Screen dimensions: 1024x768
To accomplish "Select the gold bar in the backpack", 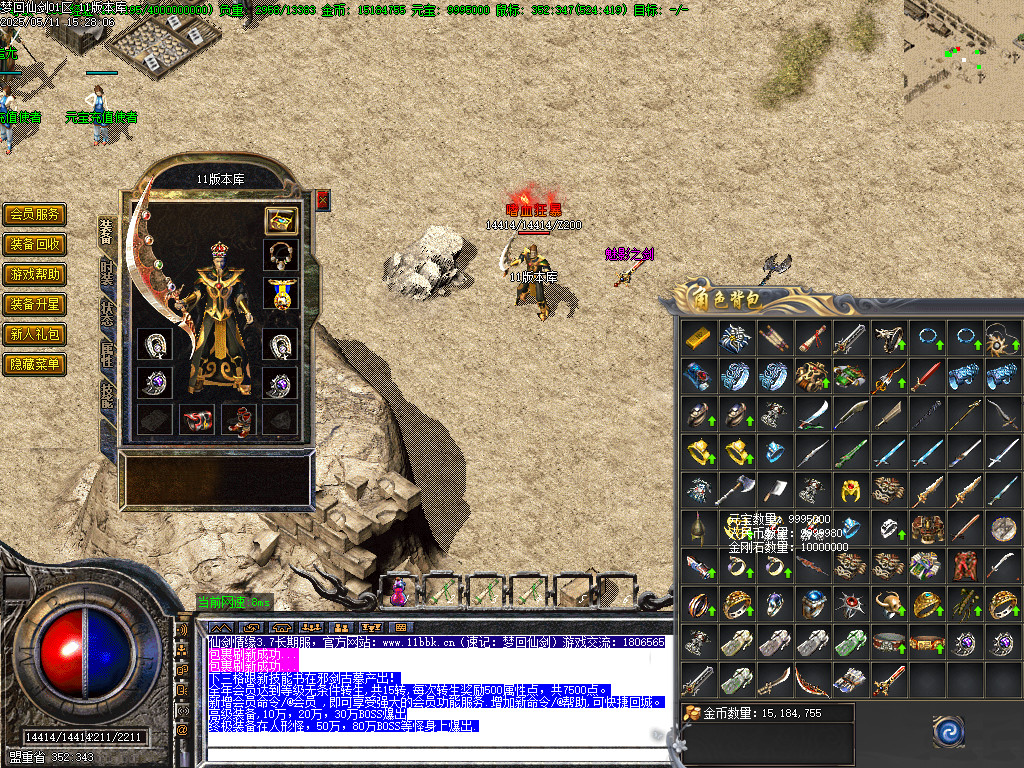I will (x=697, y=338).
